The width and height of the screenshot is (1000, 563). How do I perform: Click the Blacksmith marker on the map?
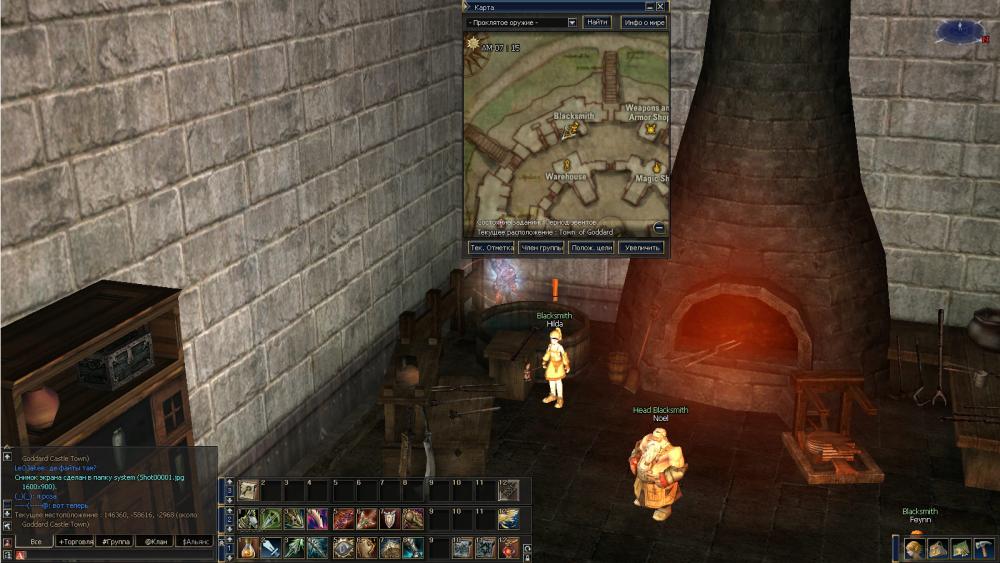pyautogui.click(x=569, y=129)
